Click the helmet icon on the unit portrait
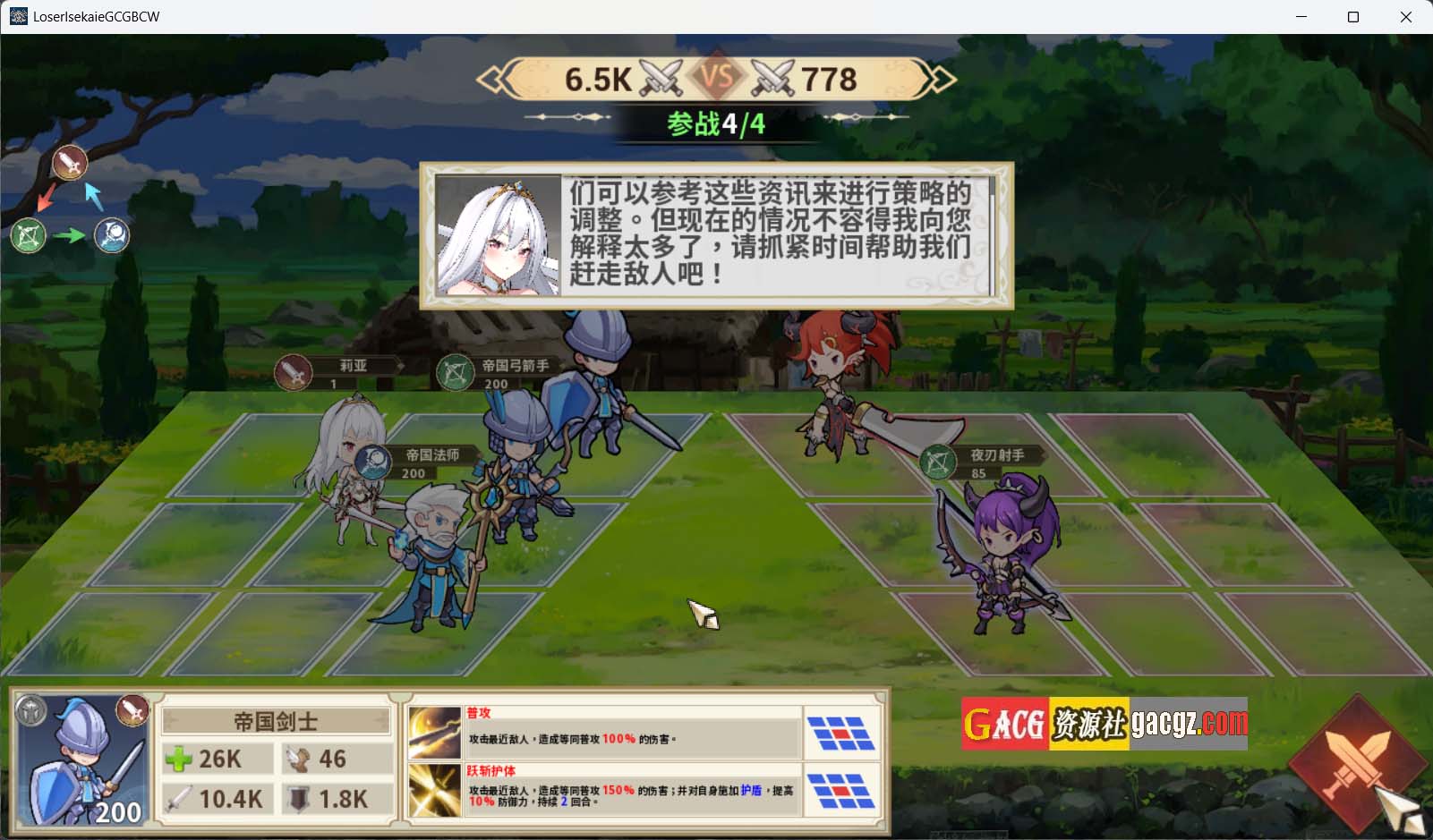 [31, 711]
